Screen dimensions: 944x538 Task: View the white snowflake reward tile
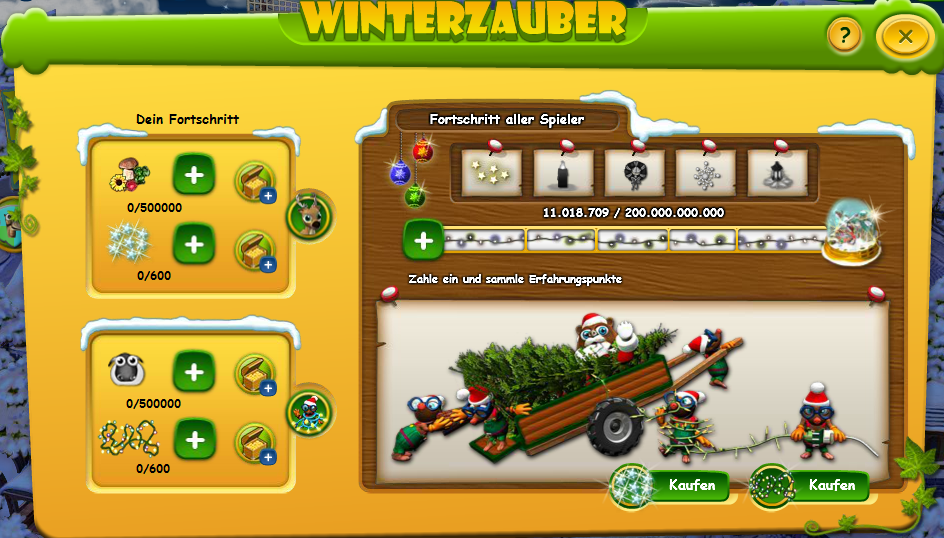tap(705, 173)
